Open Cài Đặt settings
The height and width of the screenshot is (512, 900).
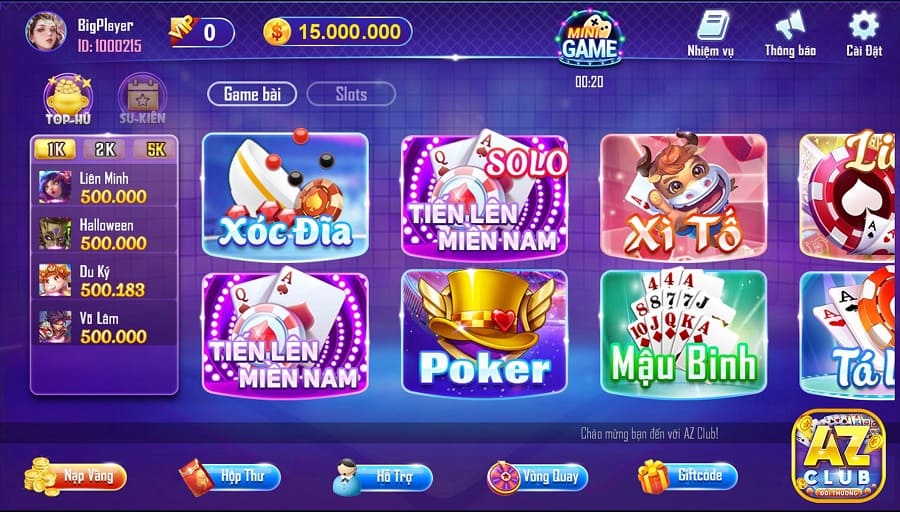click(x=862, y=32)
